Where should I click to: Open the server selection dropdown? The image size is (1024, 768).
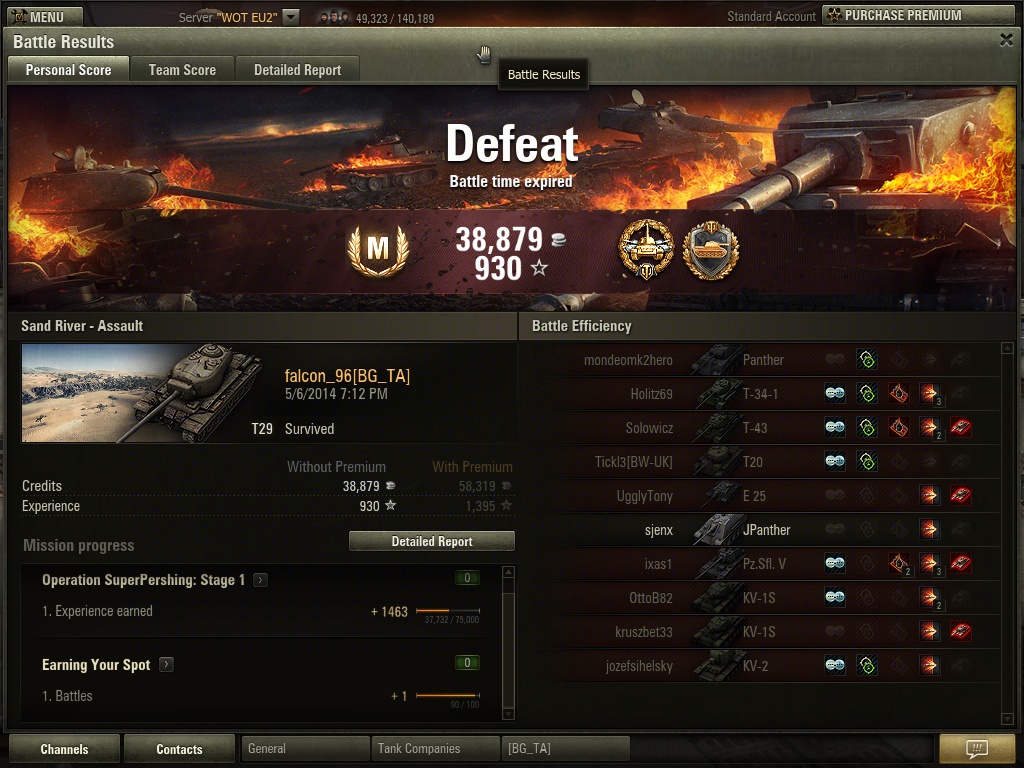coord(290,17)
